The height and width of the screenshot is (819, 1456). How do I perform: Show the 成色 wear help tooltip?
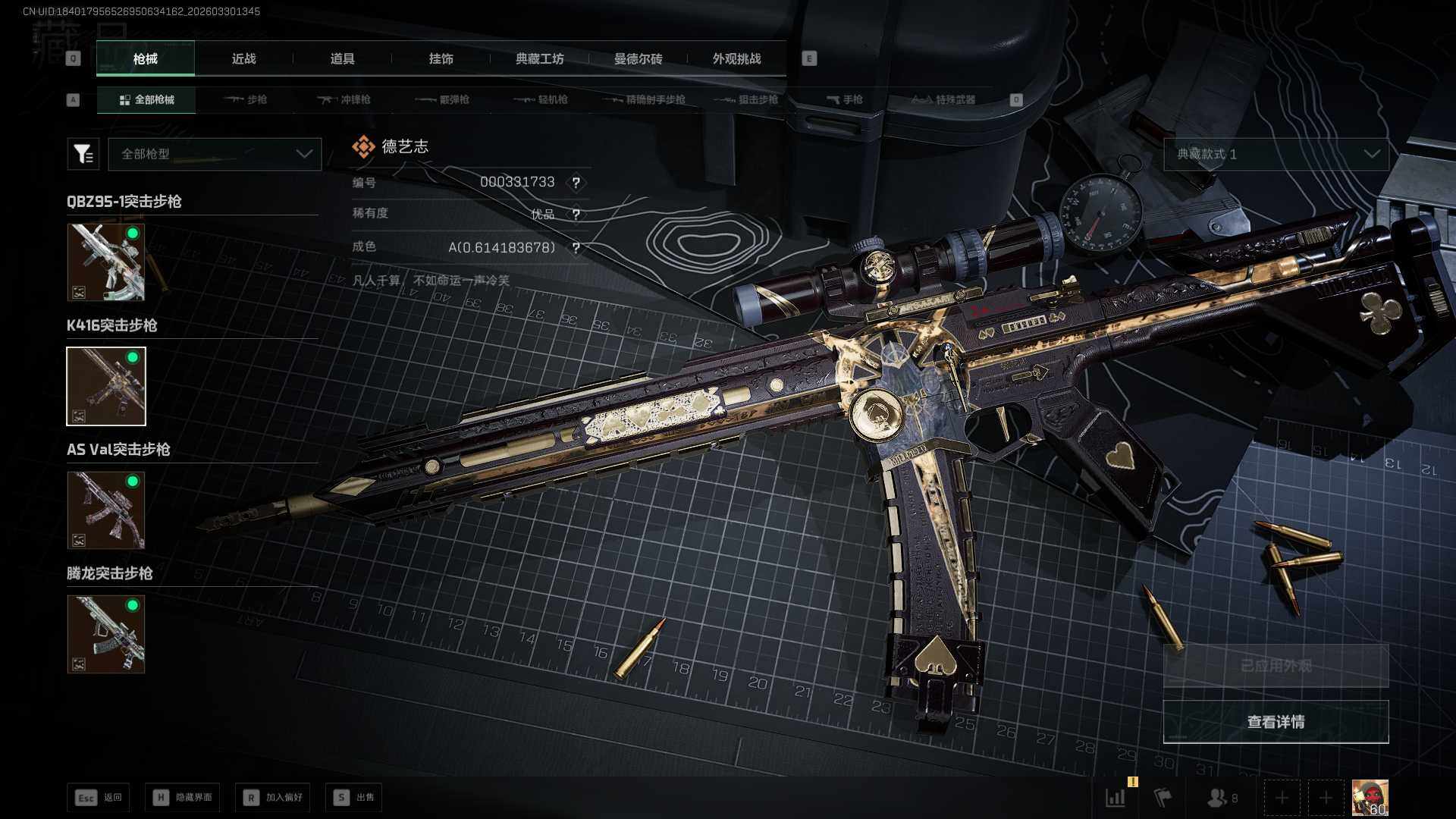click(x=576, y=248)
